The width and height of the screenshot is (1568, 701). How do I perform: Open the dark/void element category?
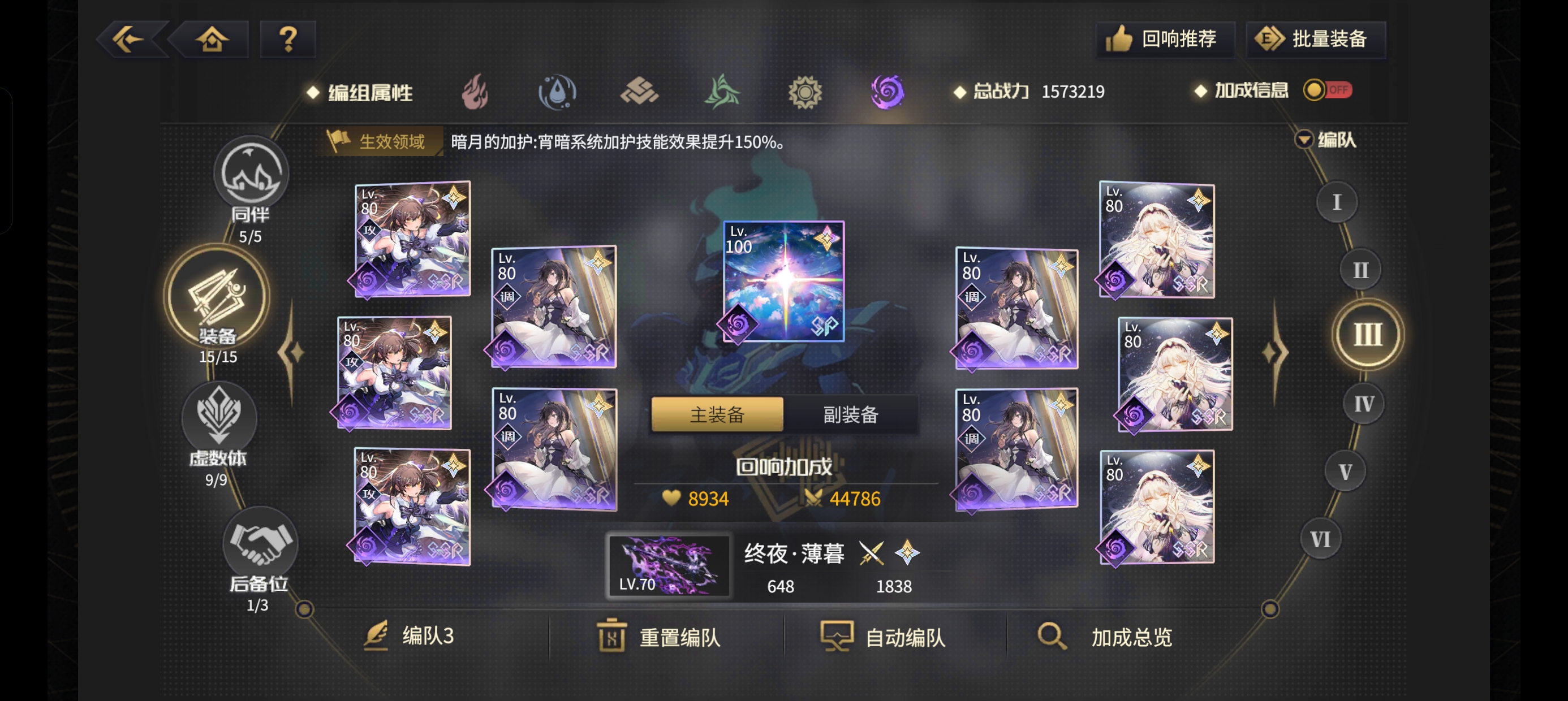(889, 92)
